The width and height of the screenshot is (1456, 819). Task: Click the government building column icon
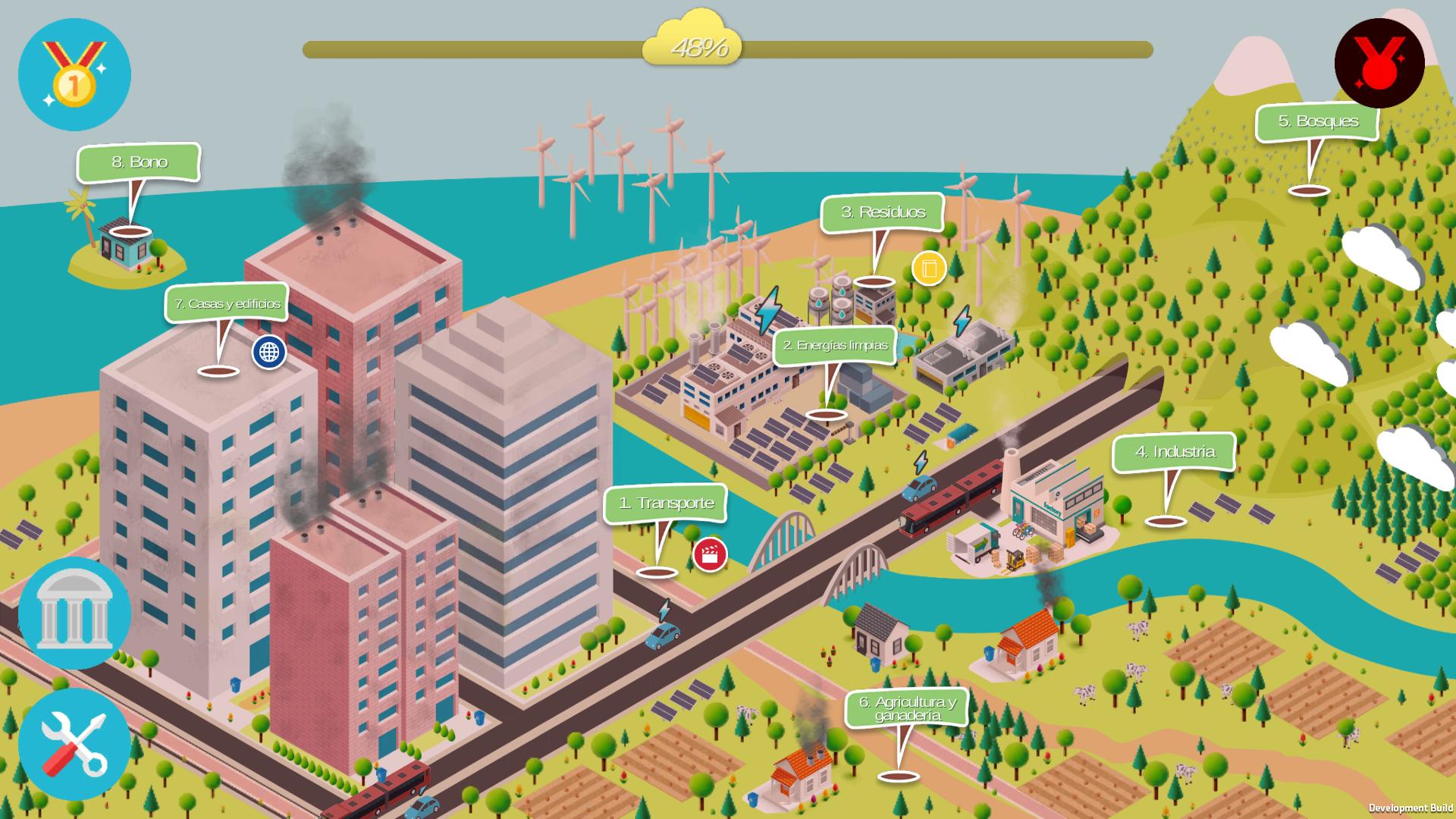74,614
